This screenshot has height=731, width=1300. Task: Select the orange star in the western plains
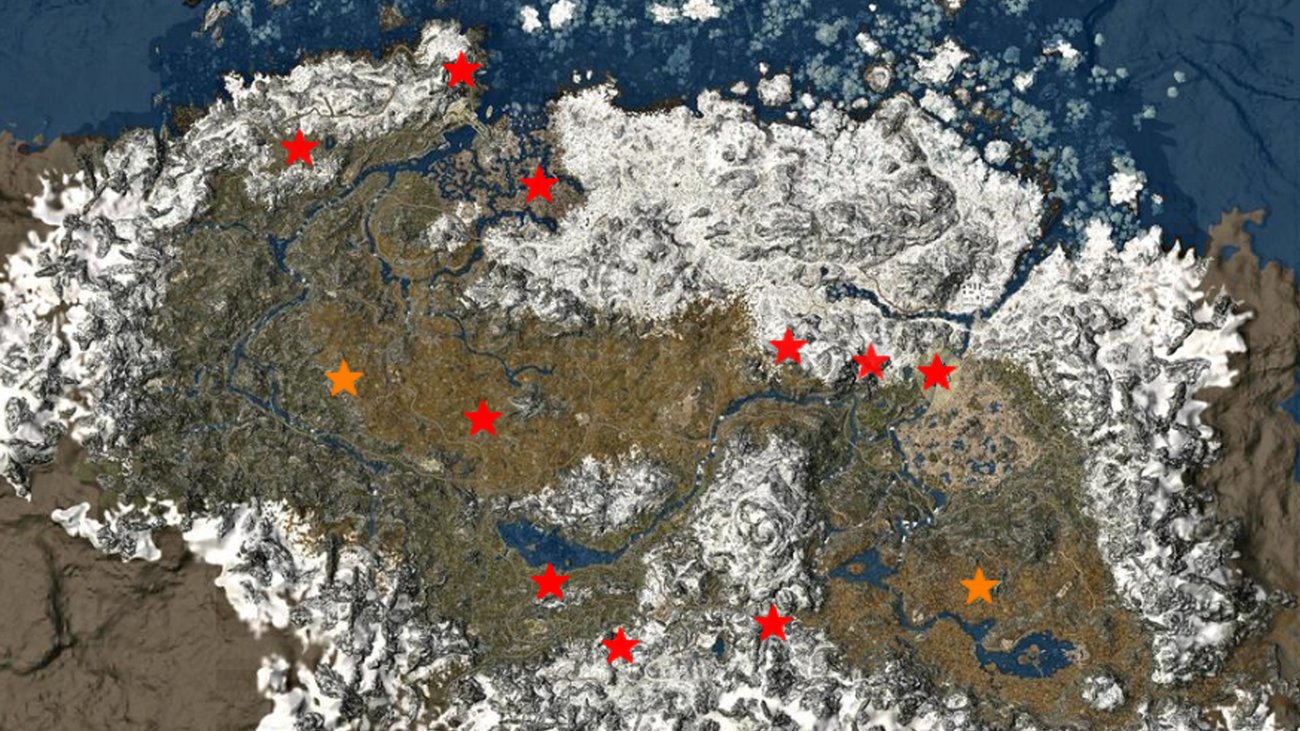tap(343, 379)
